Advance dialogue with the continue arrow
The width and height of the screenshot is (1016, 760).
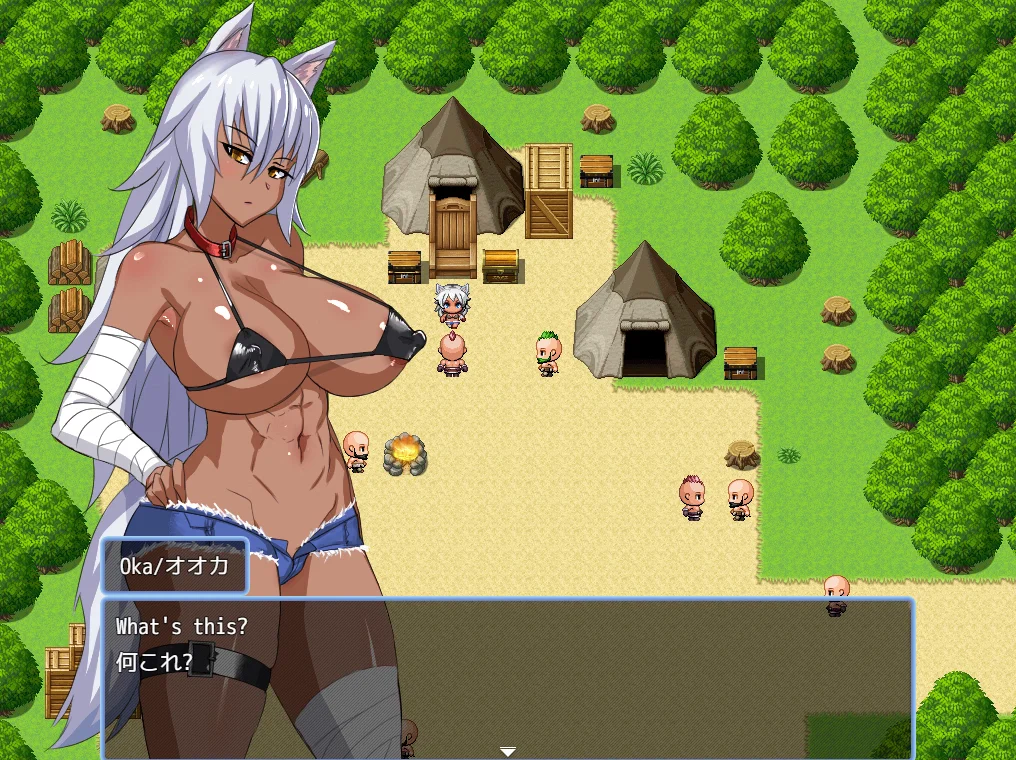tap(508, 751)
